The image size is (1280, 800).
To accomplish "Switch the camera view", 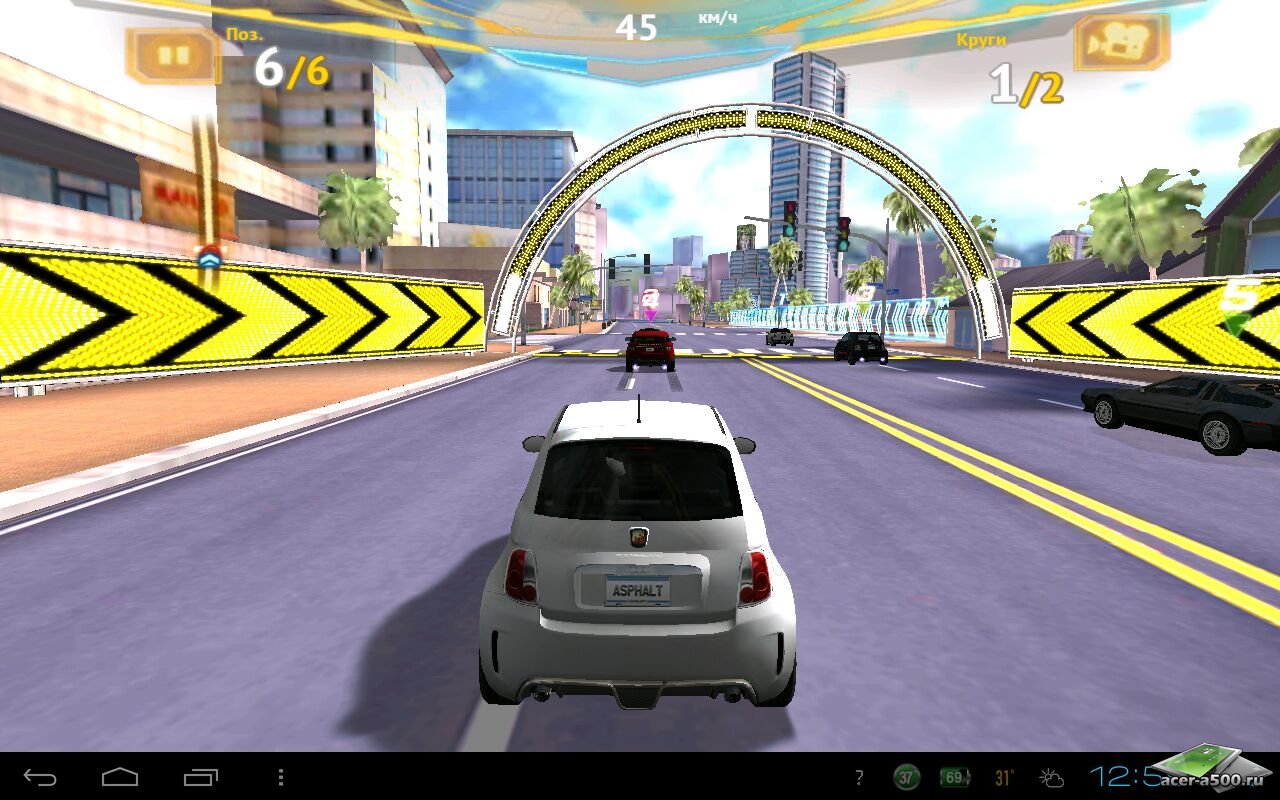I will point(1121,44).
